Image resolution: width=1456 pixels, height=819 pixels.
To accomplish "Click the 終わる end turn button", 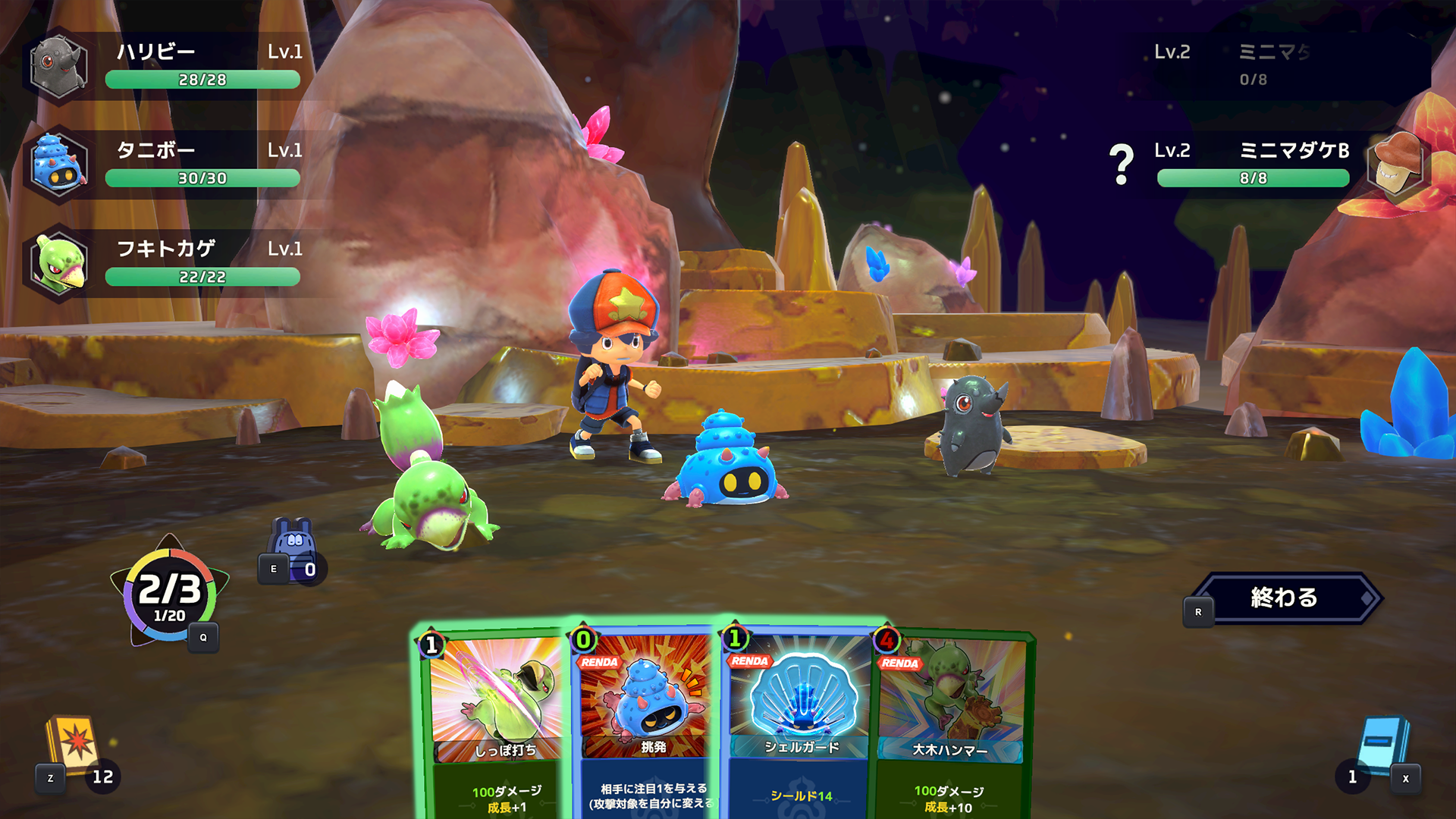I will [x=1285, y=598].
